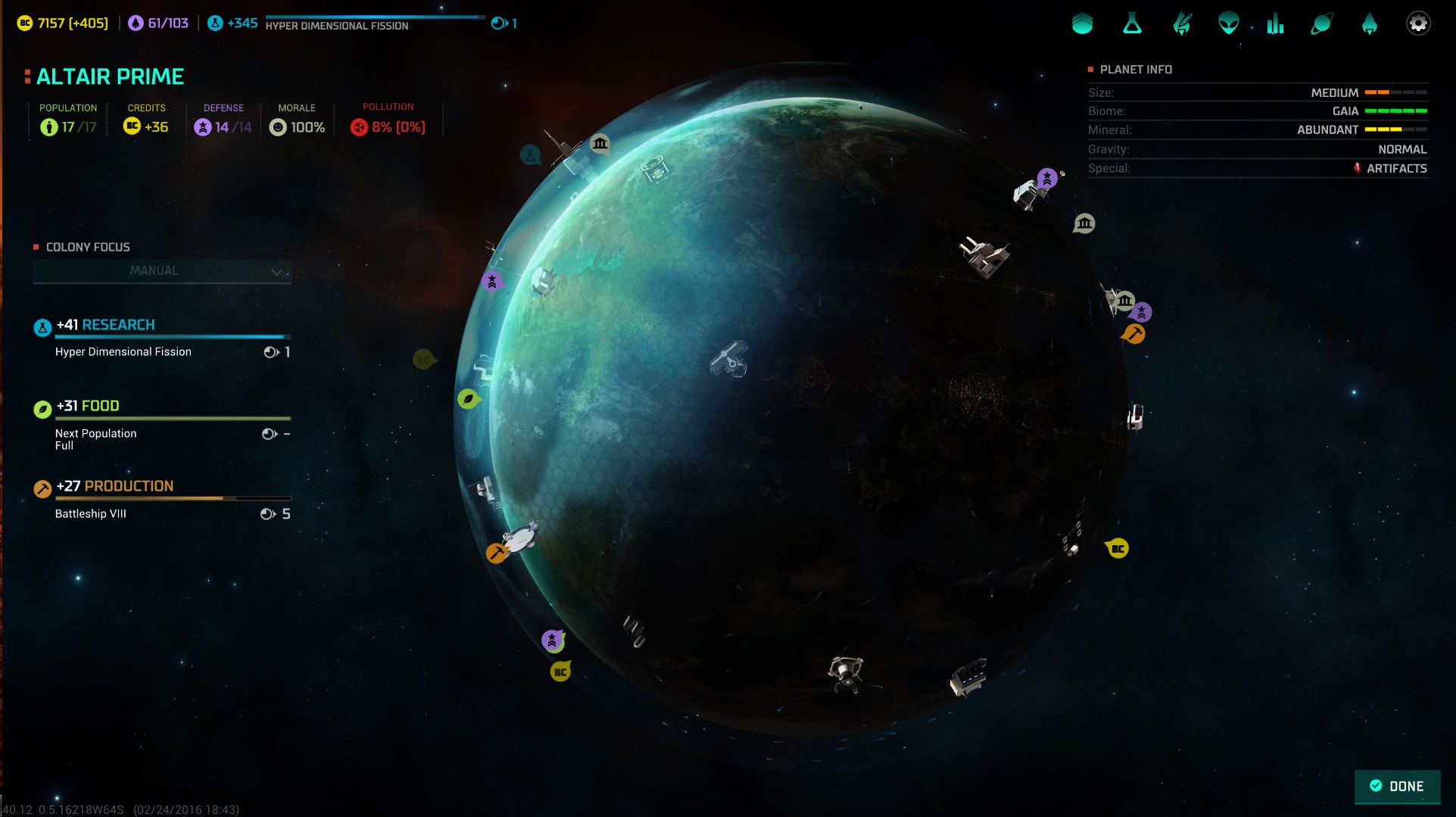1456x817 pixels.
Task: Adjust the Production allocation bar
Action: pyautogui.click(x=173, y=498)
